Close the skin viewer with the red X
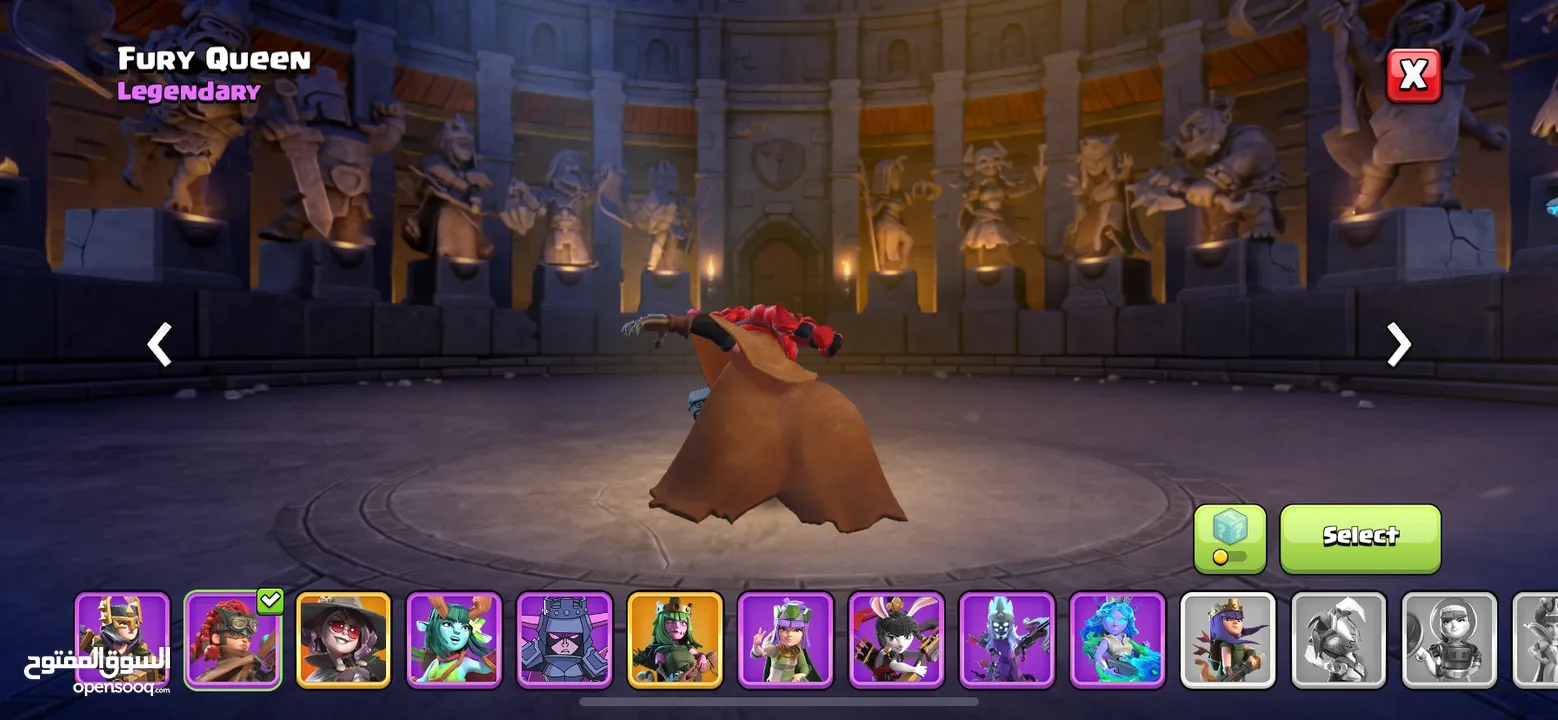This screenshot has height=720, width=1558. [1413, 76]
